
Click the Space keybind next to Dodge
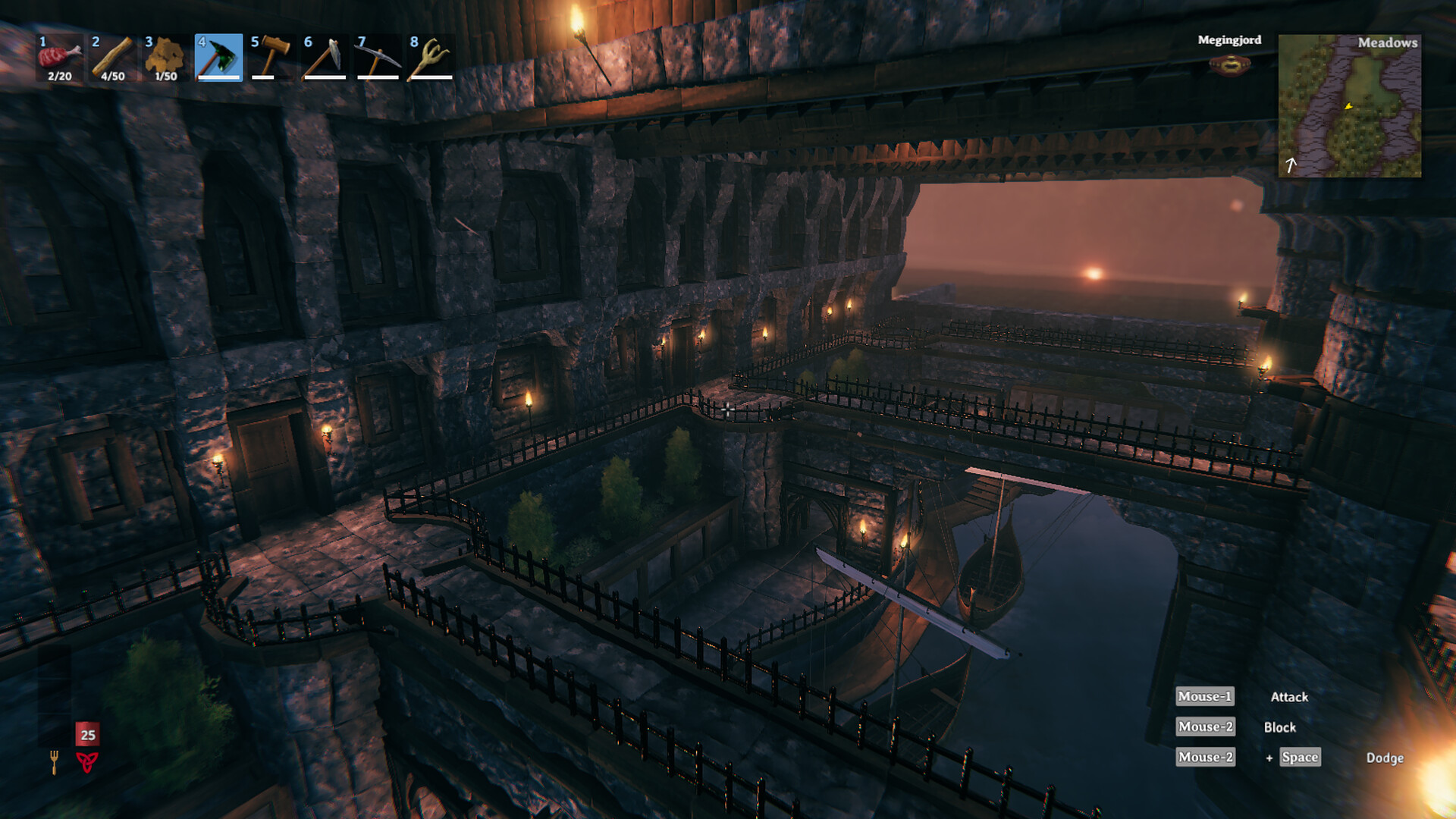(x=1299, y=757)
